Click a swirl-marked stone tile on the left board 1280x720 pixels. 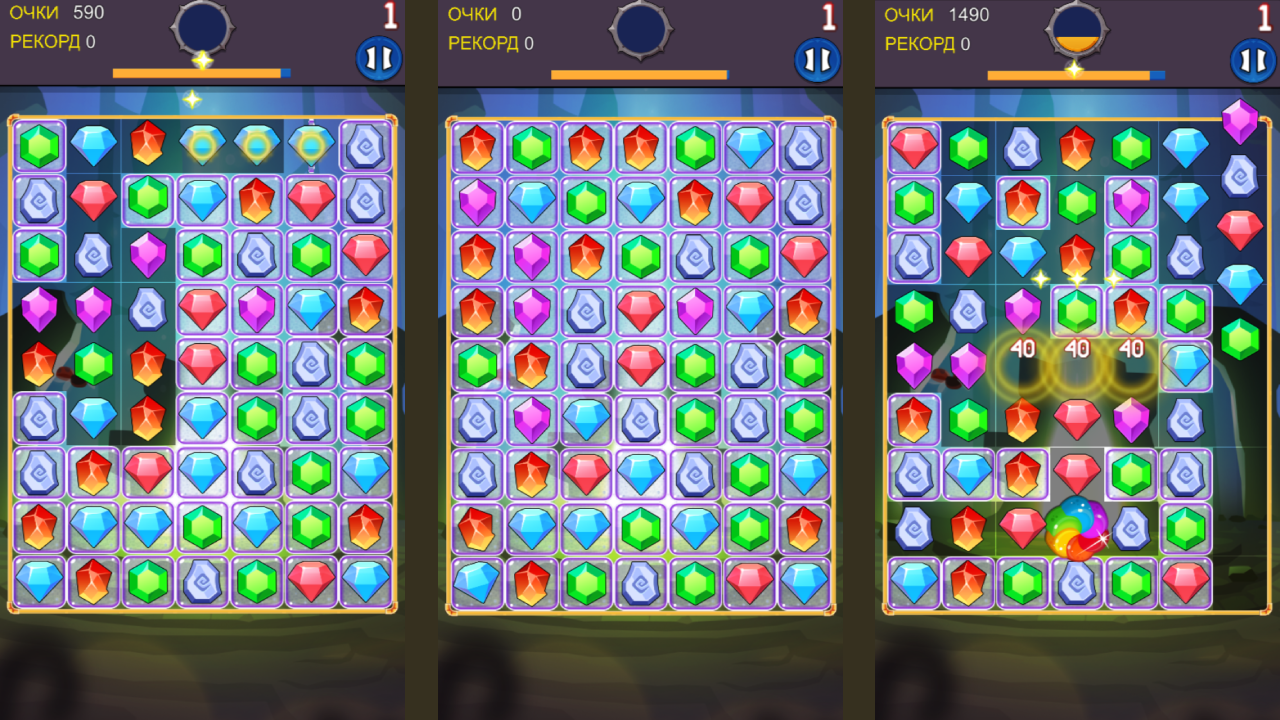pyautogui.click(x=39, y=201)
